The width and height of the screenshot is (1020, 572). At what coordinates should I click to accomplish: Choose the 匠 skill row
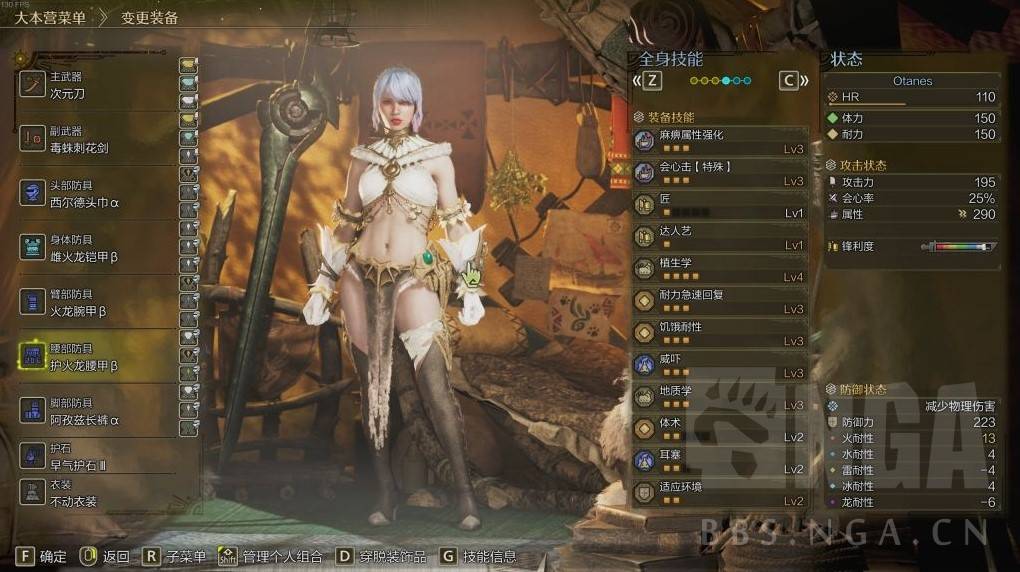[720, 205]
